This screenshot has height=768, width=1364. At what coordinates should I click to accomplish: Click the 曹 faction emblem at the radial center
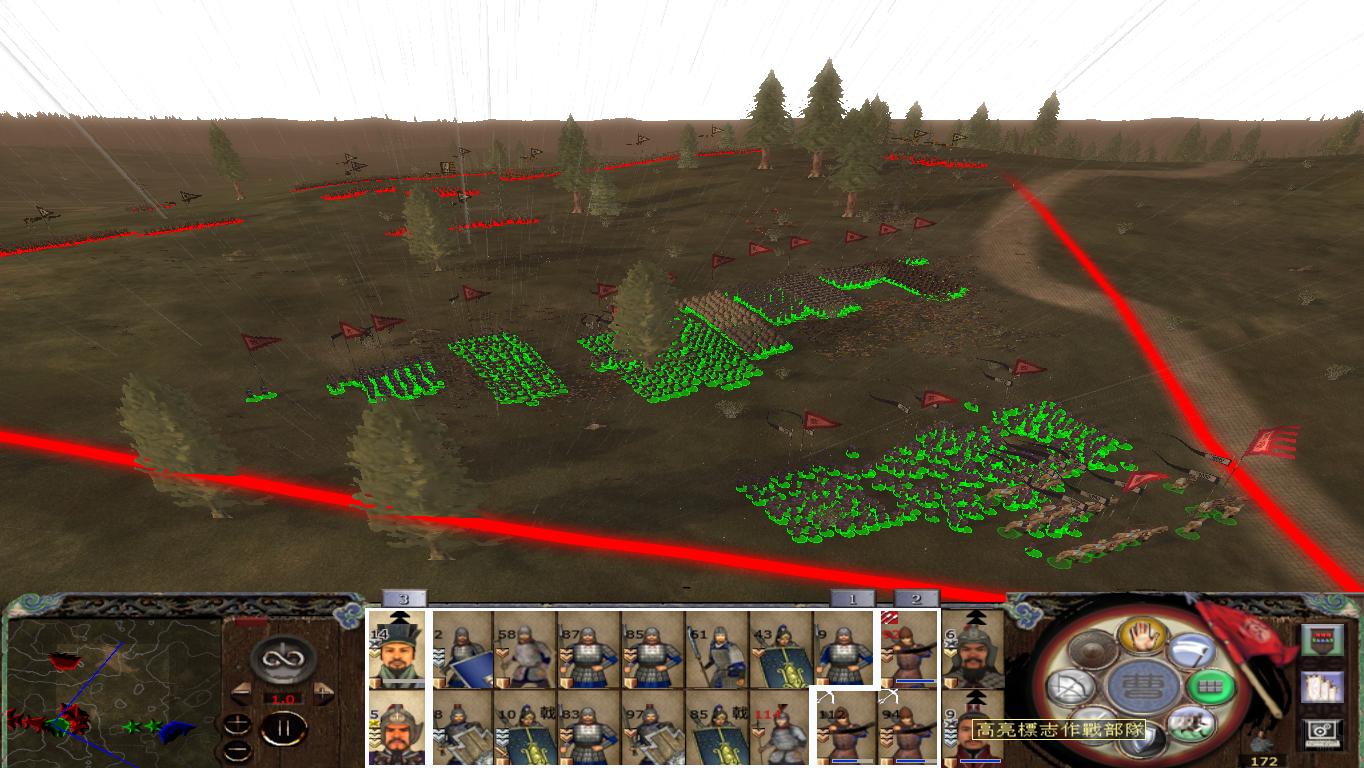1143,683
